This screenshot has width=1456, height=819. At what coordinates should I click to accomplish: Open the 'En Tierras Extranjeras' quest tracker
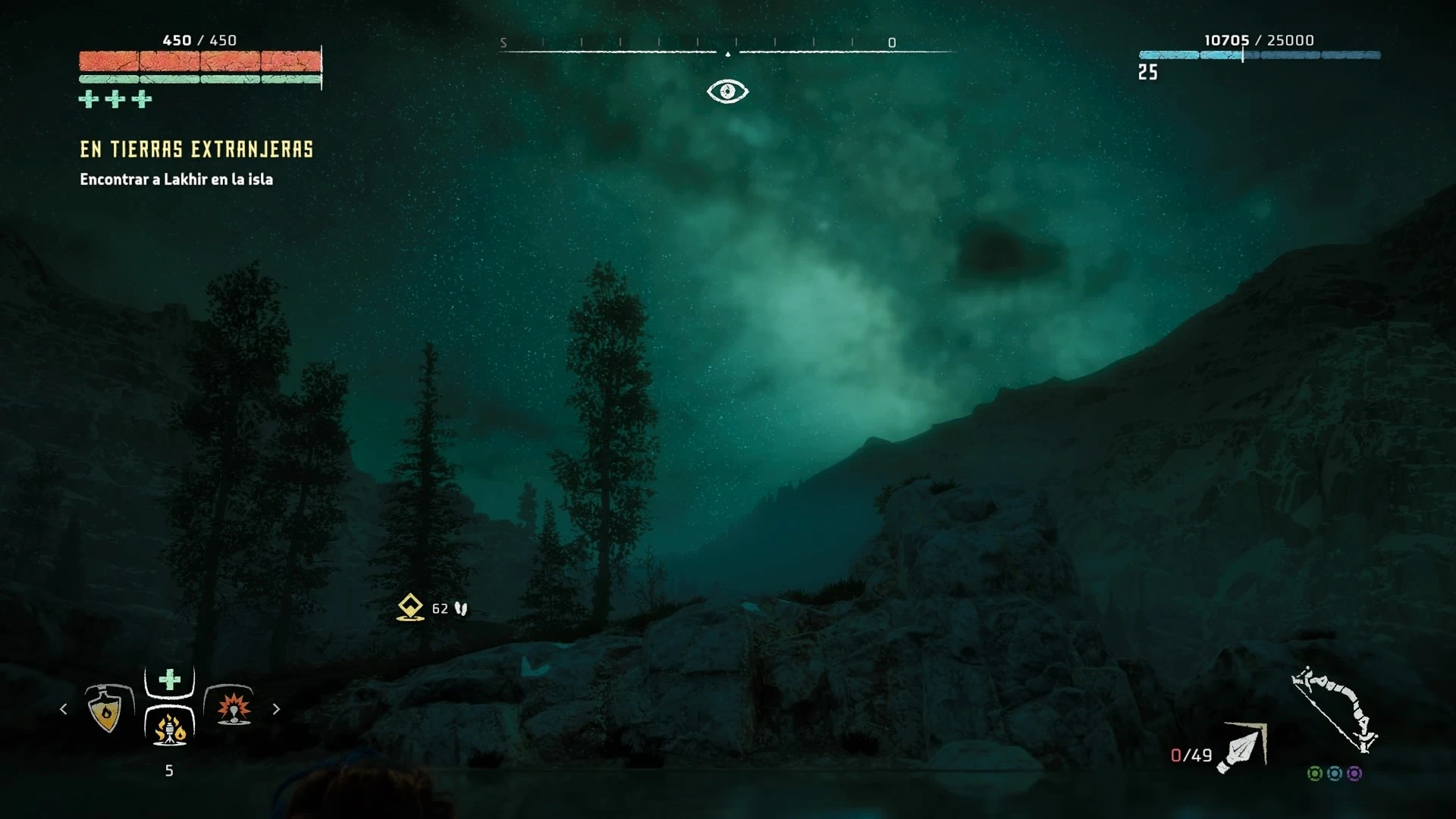point(196,149)
